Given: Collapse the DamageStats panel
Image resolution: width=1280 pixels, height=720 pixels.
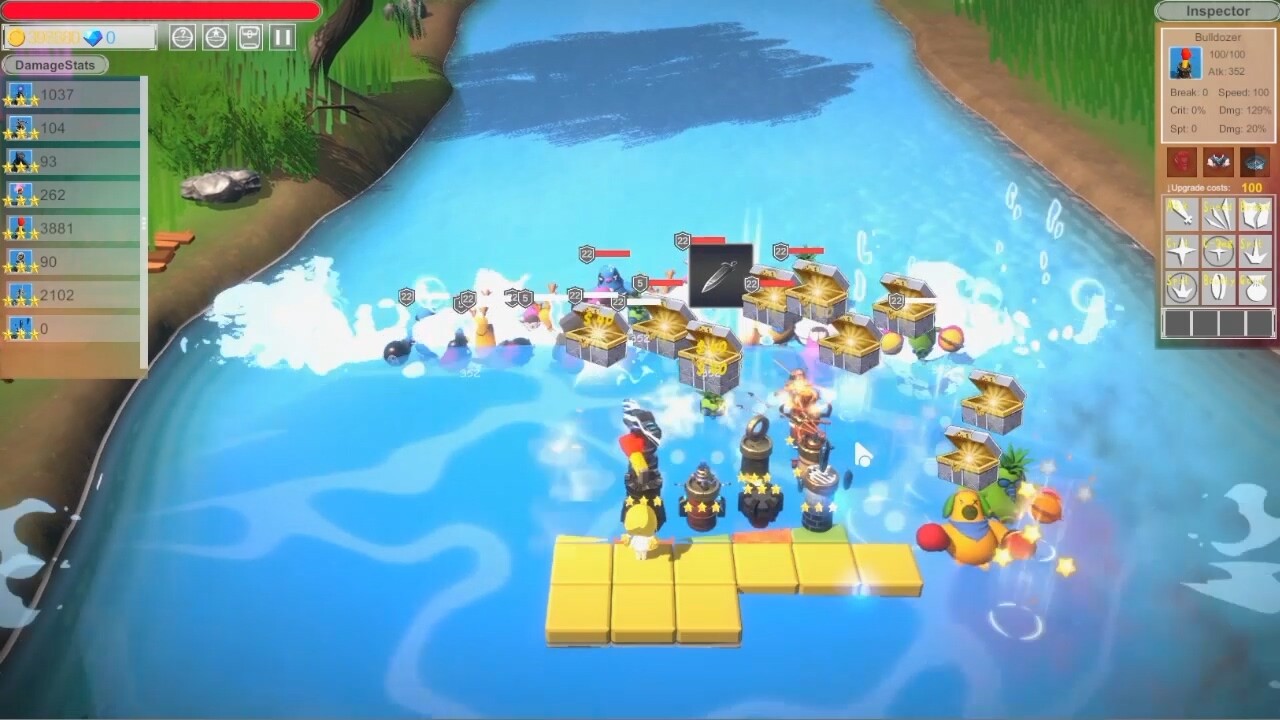Looking at the screenshot, I should [55, 65].
